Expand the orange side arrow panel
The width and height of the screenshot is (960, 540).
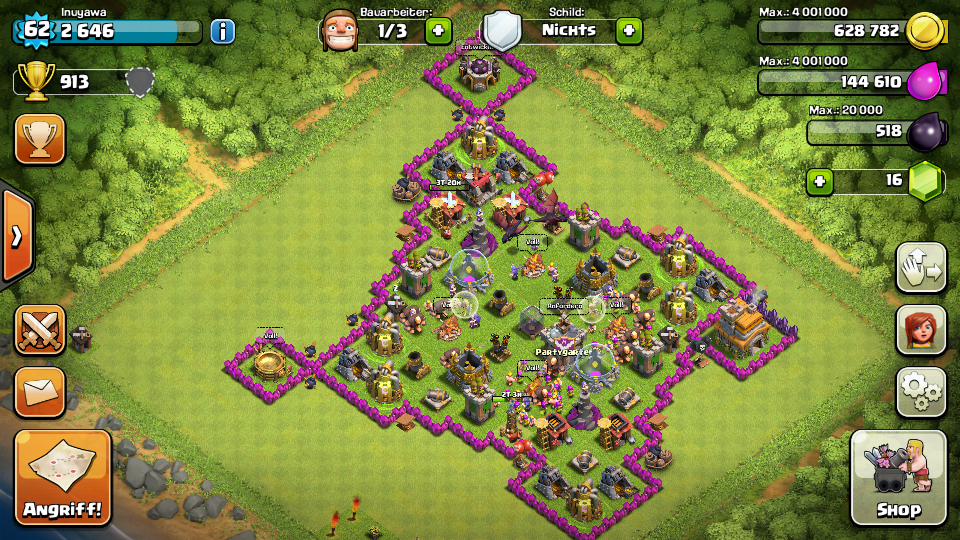coord(16,236)
